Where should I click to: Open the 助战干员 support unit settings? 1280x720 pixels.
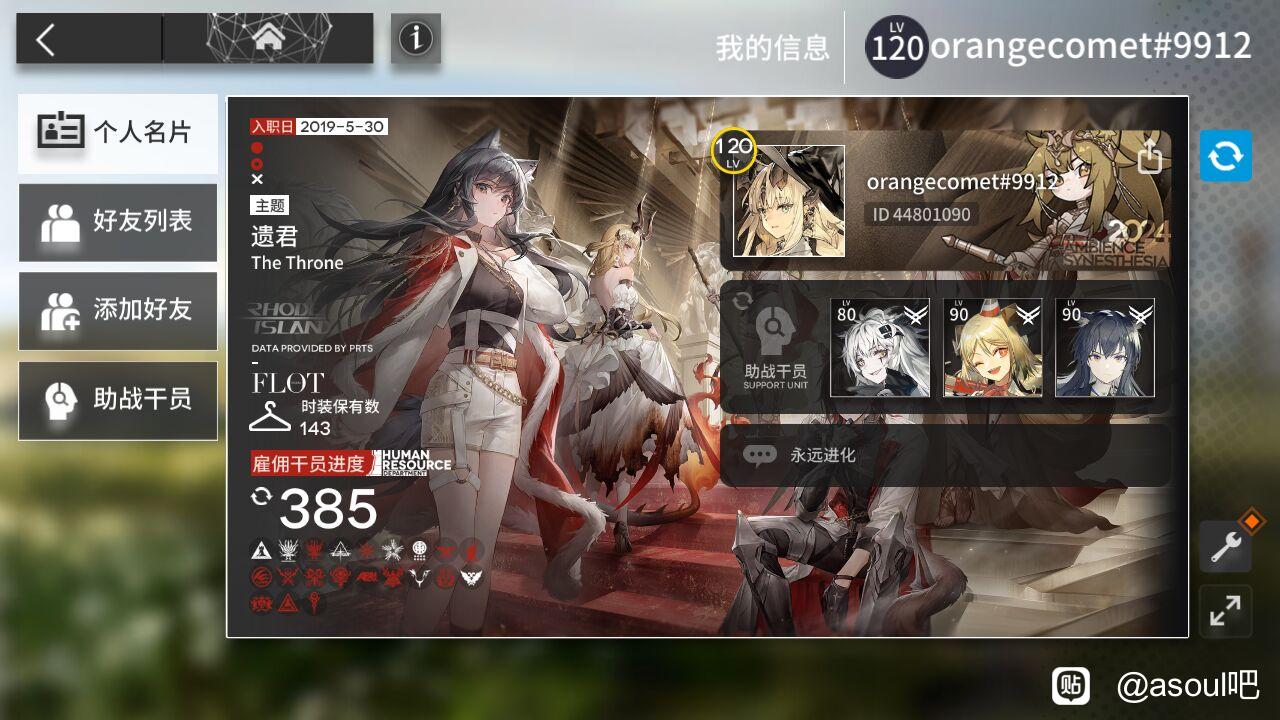[774, 348]
